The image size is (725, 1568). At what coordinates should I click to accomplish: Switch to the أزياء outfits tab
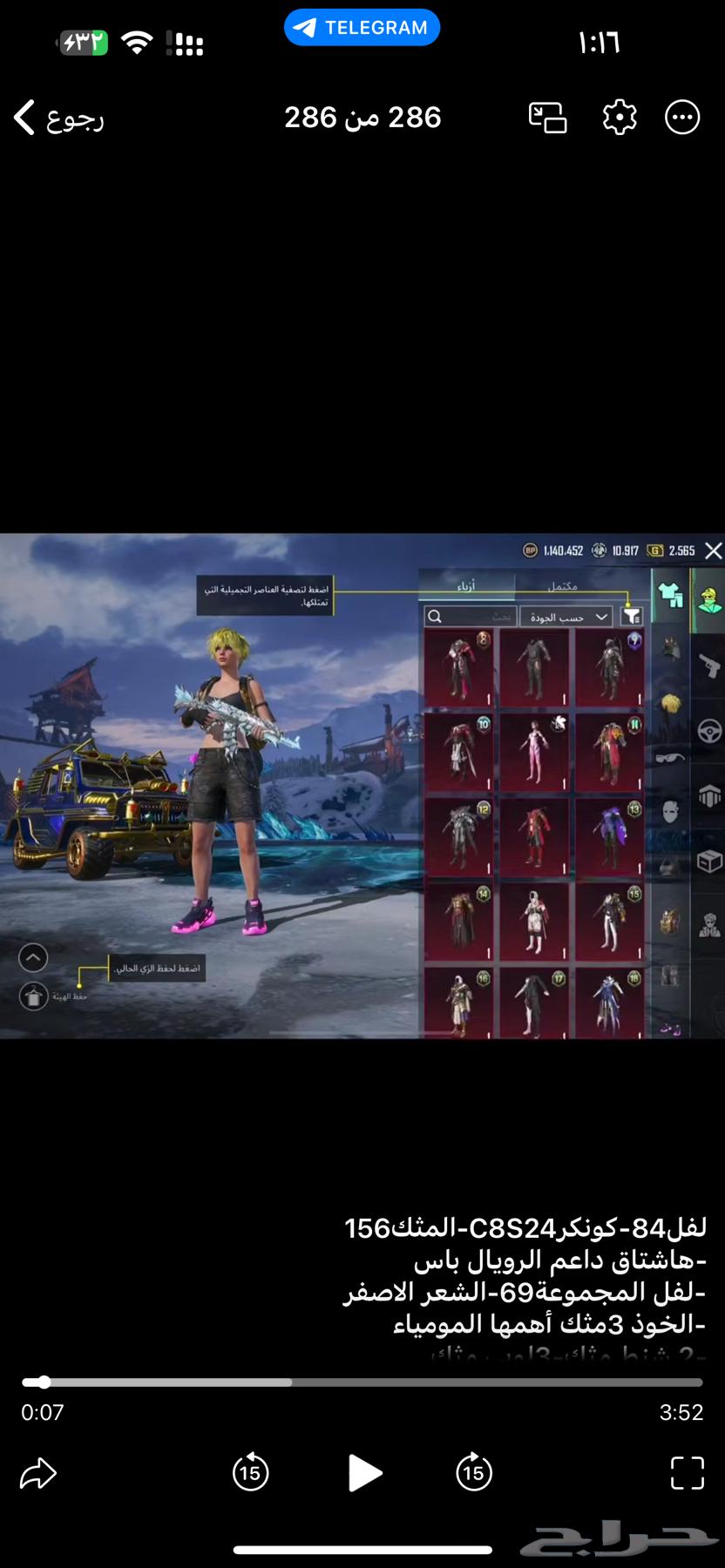(x=466, y=586)
